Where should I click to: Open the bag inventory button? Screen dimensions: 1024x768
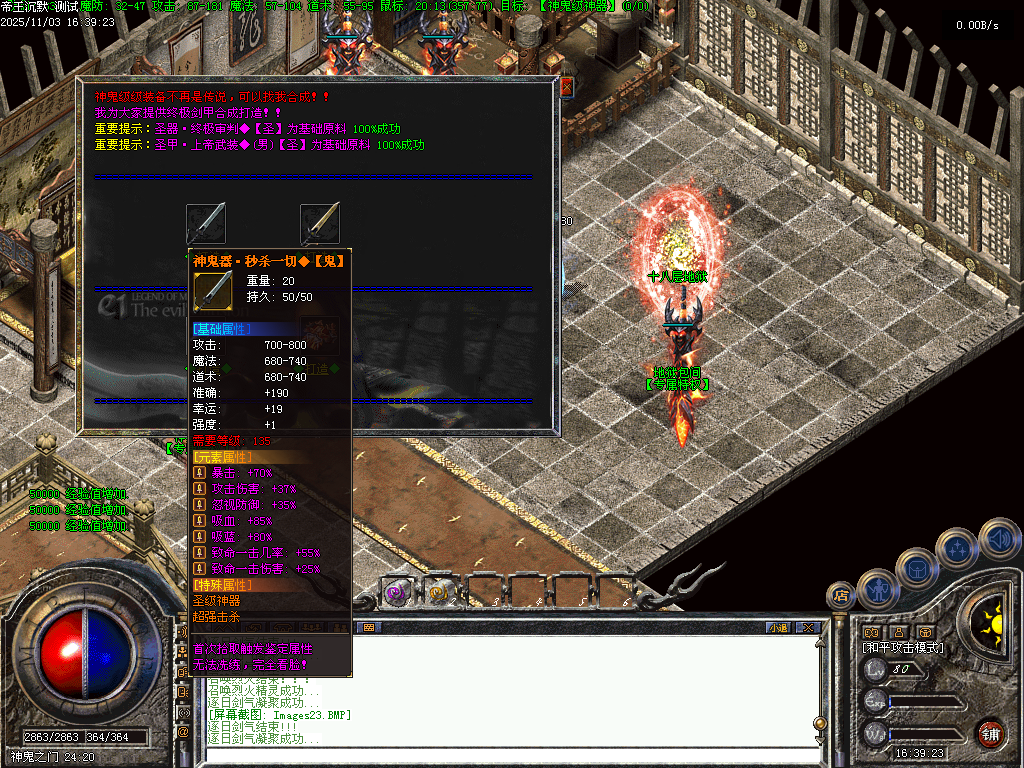916,569
